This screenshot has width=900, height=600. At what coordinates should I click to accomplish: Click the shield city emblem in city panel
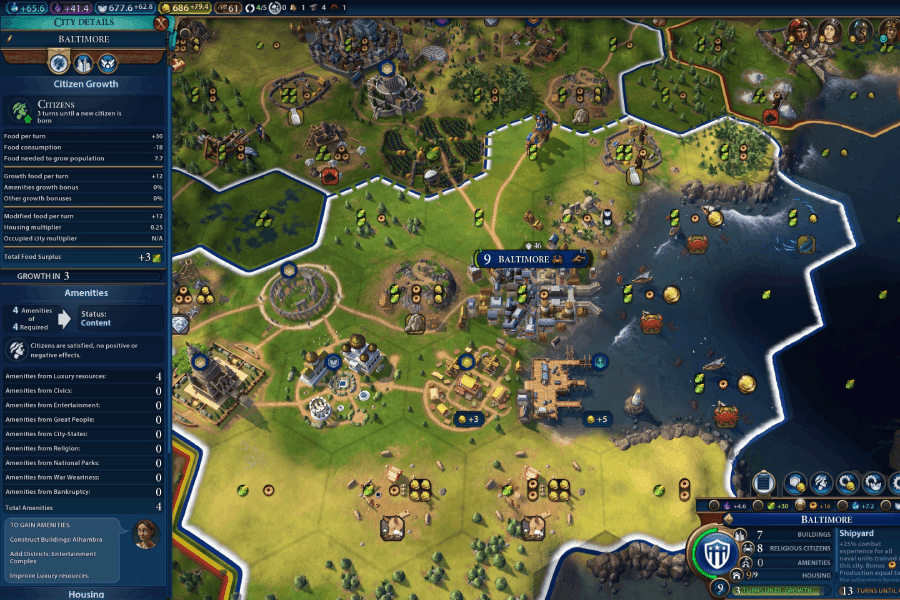tap(715, 553)
